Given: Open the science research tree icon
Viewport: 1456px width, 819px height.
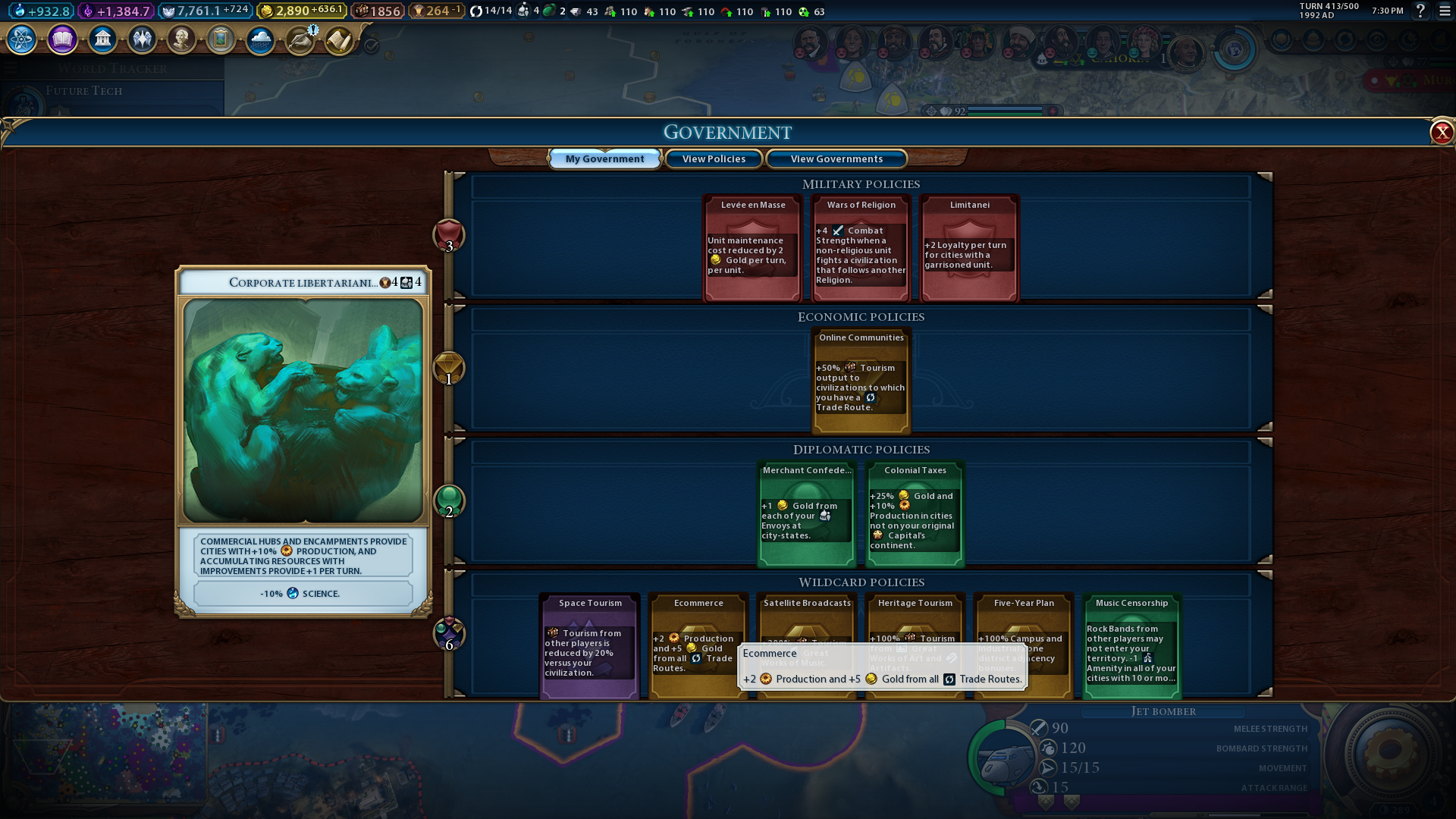Looking at the screenshot, I should coord(22,39).
